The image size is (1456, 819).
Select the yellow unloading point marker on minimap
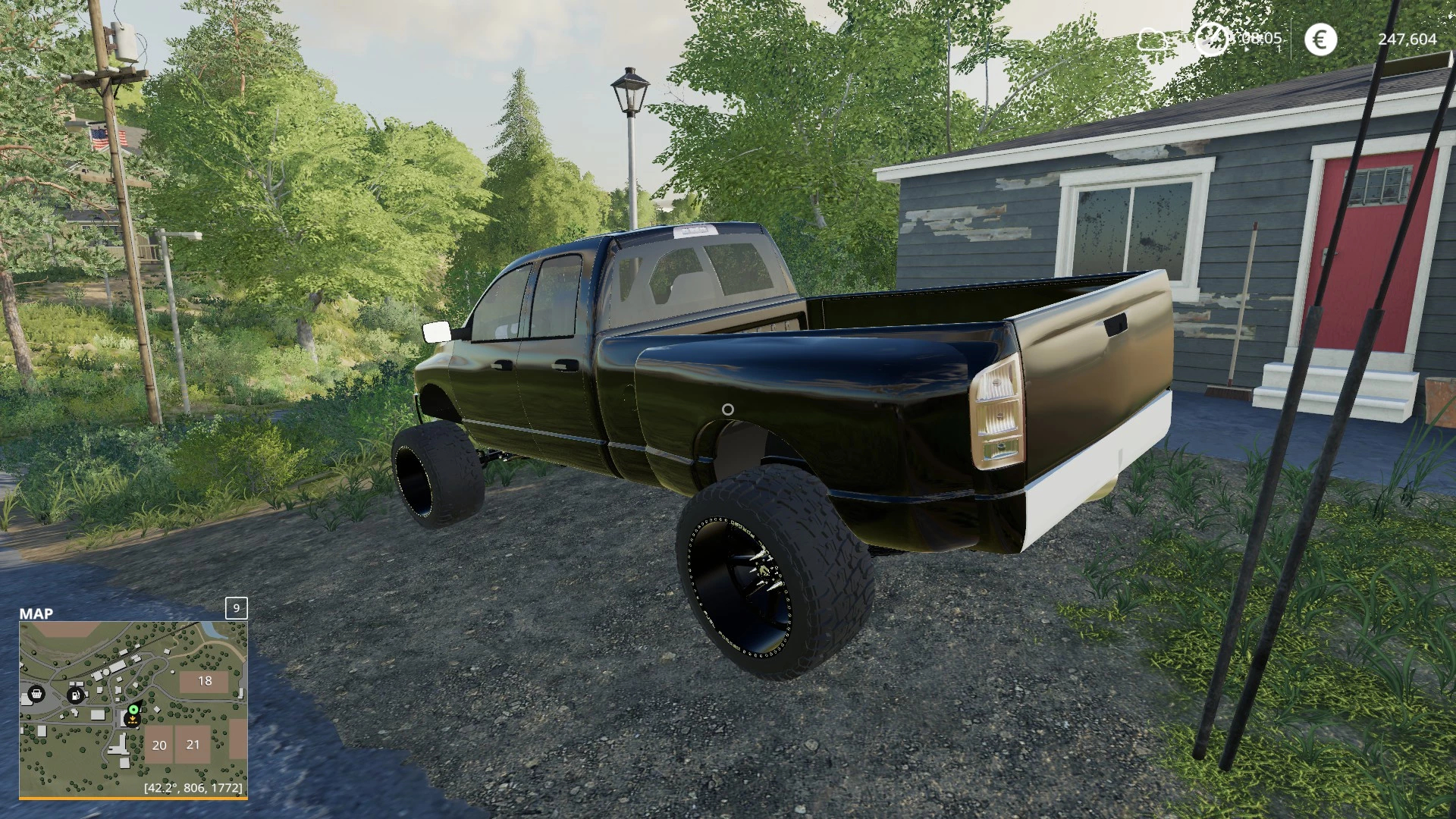click(x=133, y=721)
